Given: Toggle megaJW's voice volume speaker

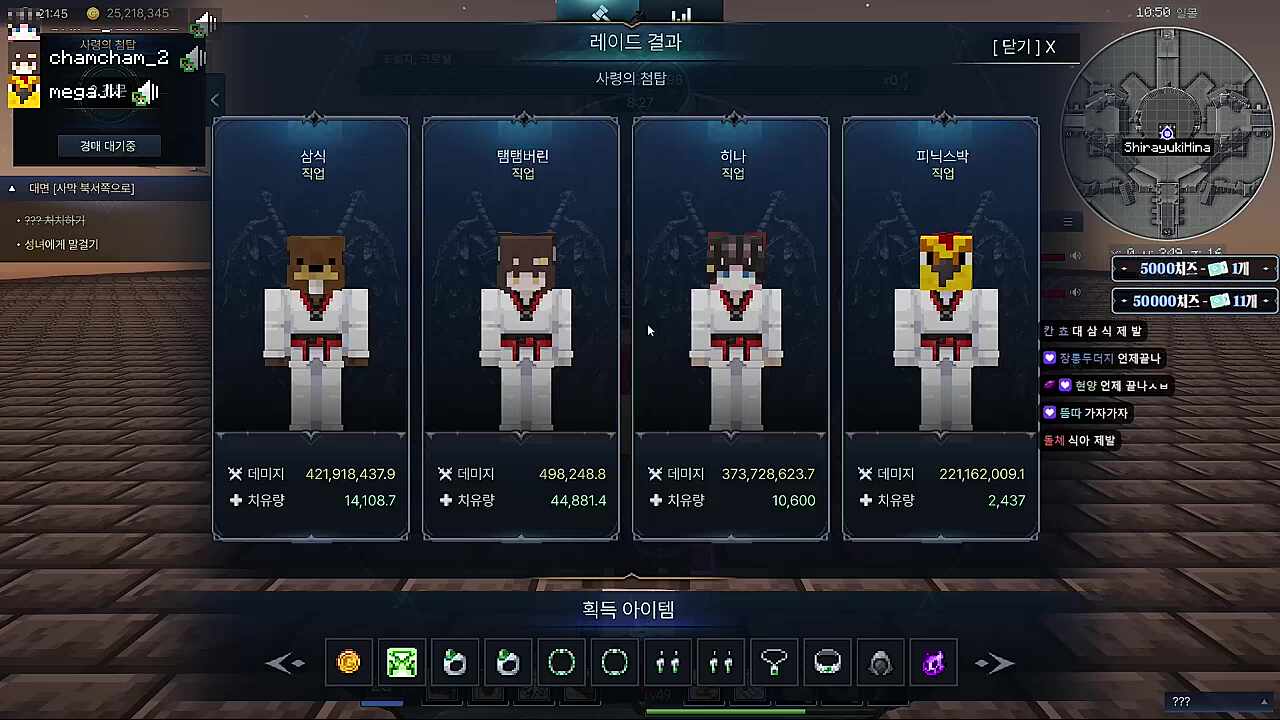Looking at the screenshot, I should click(x=148, y=92).
